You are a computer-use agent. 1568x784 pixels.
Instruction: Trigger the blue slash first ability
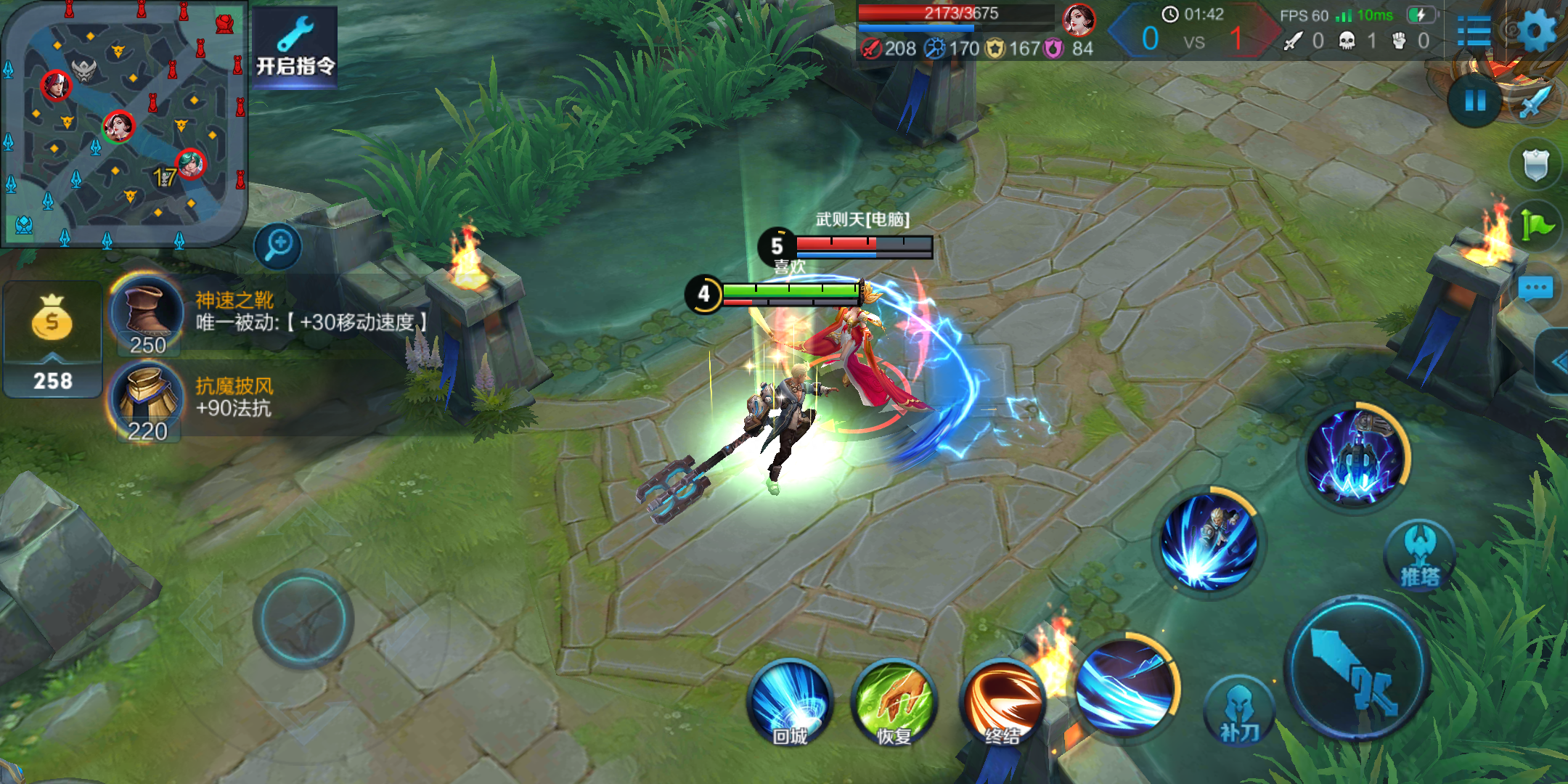pyautogui.click(x=1125, y=686)
